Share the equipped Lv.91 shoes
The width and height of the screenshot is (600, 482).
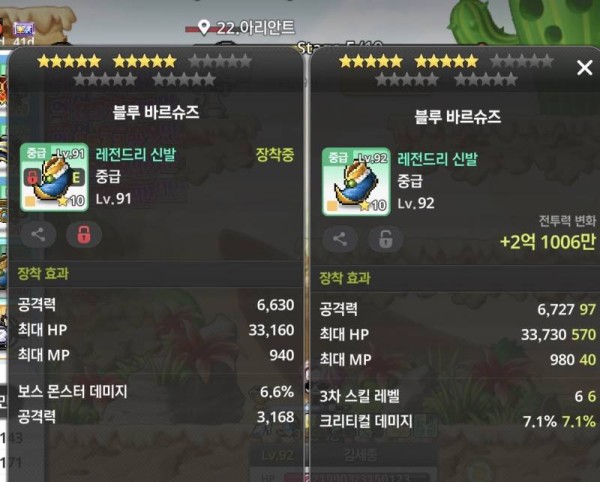pos(38,235)
